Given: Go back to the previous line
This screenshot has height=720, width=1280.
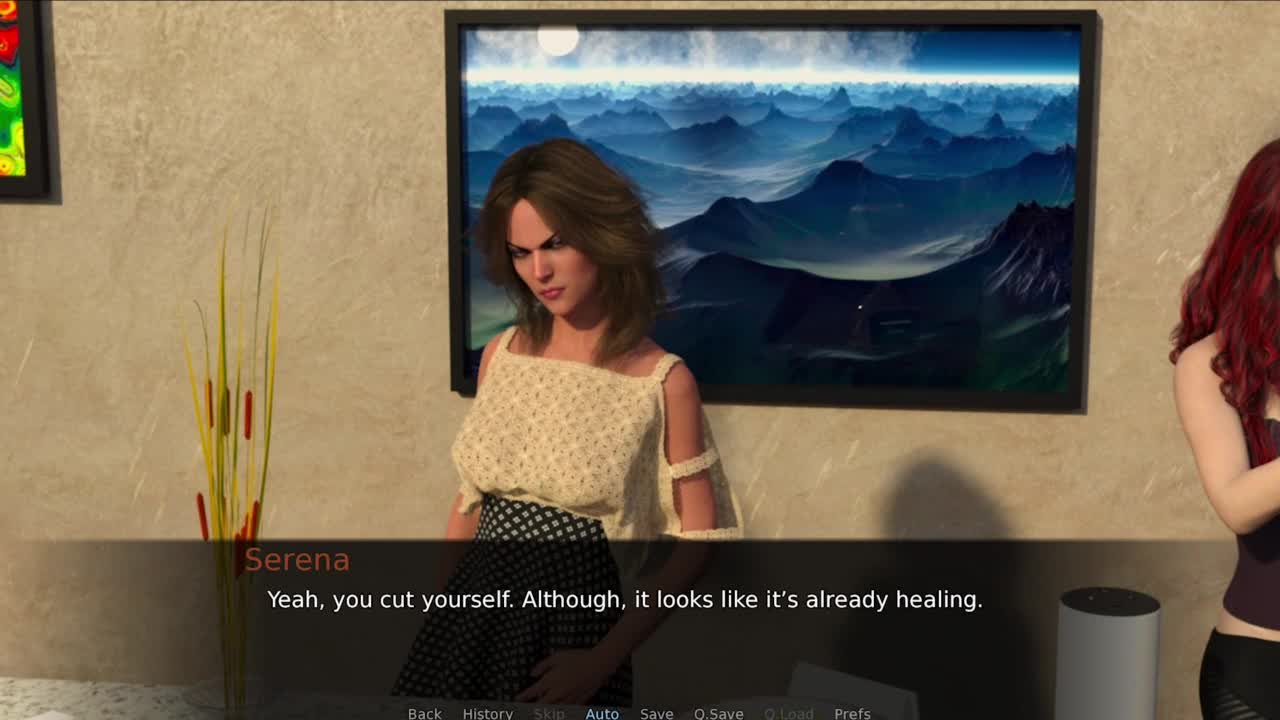Looking at the screenshot, I should pyautogui.click(x=424, y=713).
